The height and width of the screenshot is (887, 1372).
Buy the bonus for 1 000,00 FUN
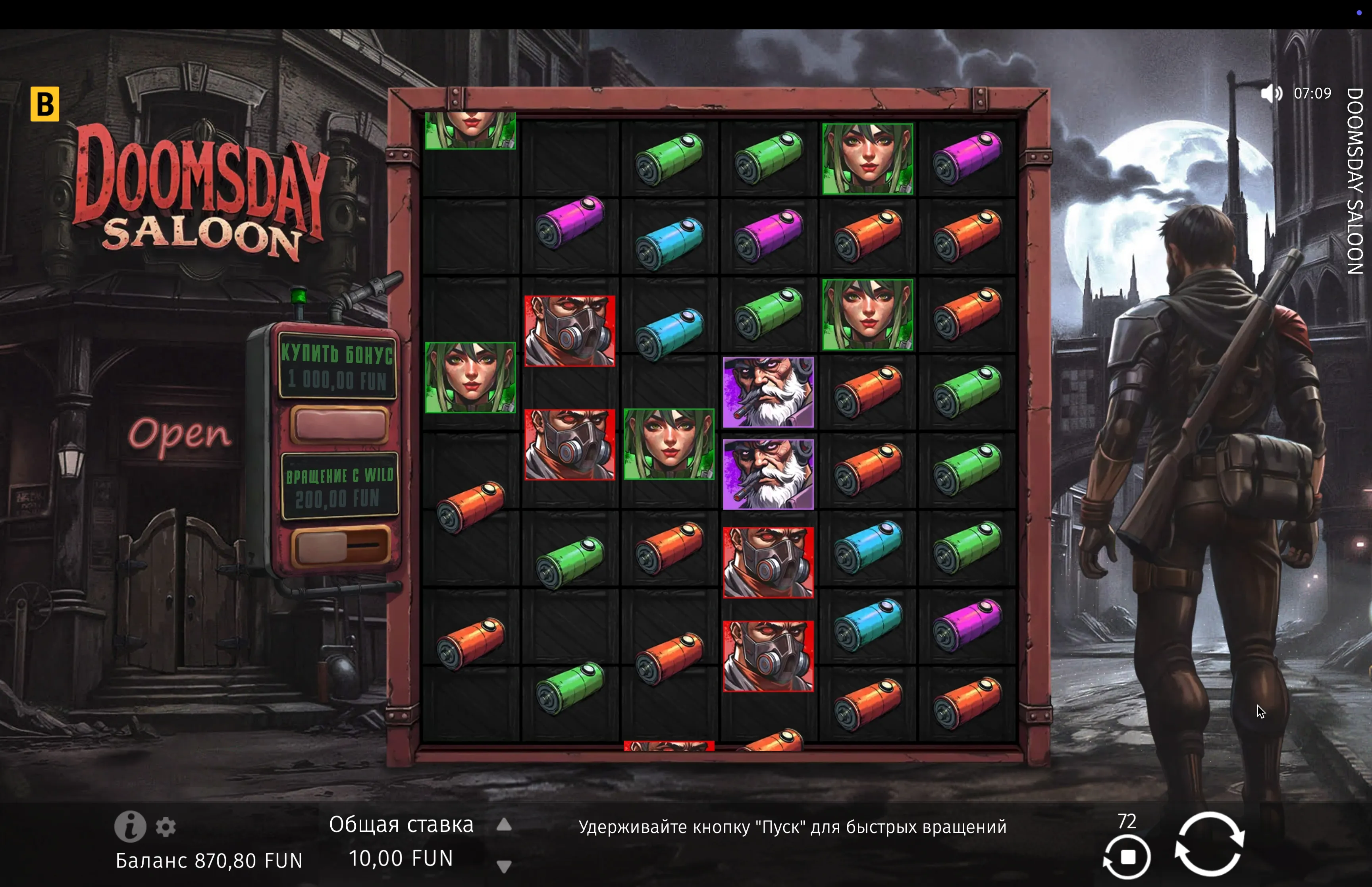click(339, 425)
